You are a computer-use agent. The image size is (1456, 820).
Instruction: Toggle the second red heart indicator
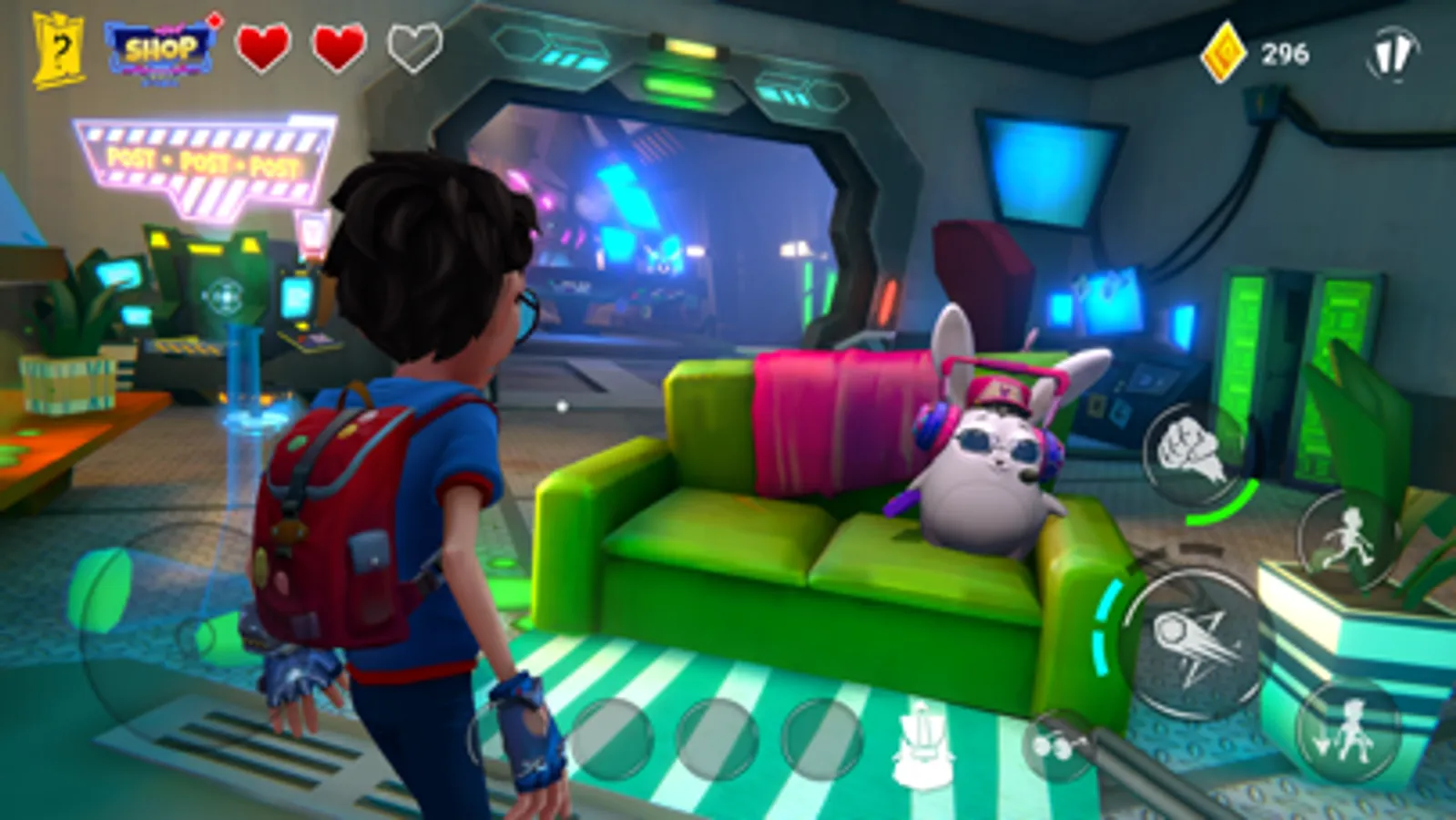tap(338, 46)
